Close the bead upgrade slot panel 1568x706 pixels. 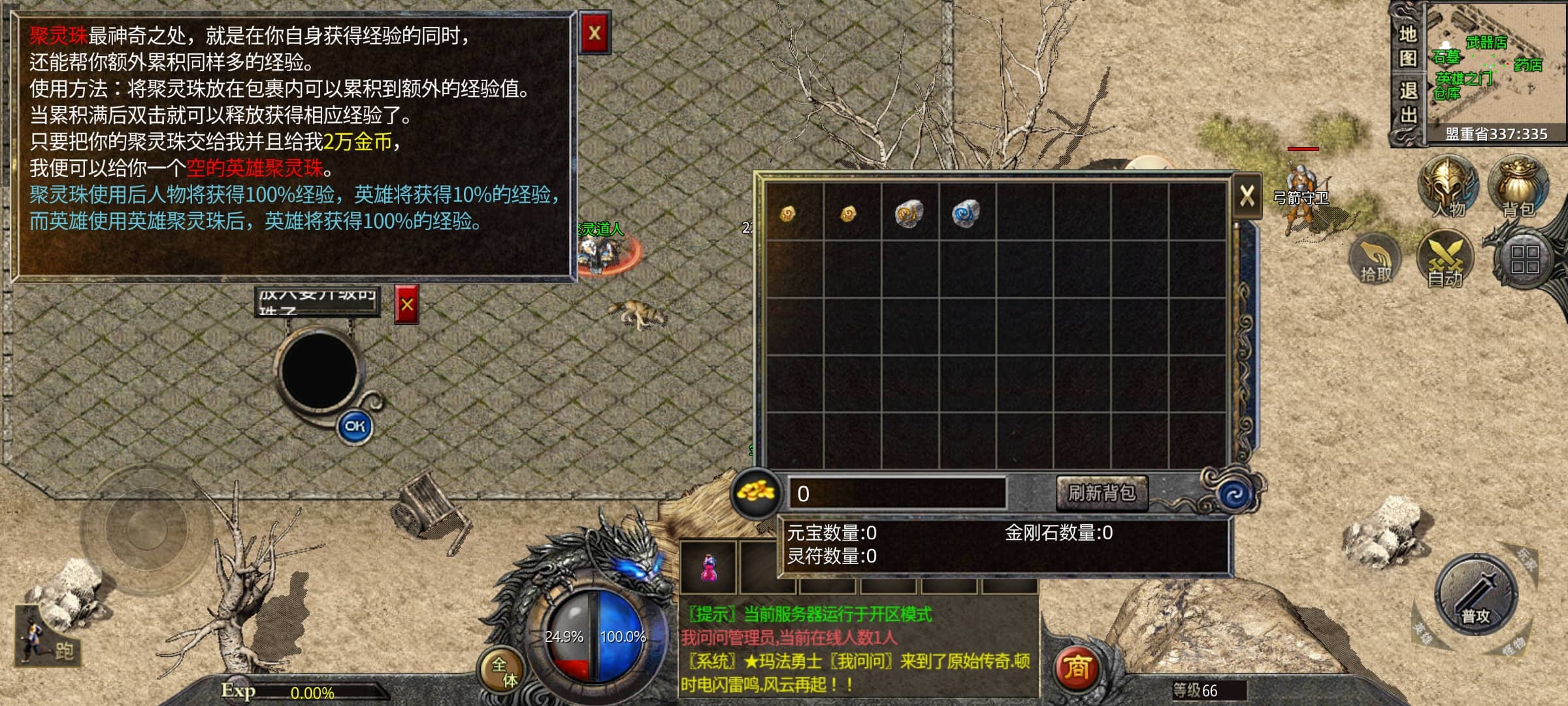[406, 305]
